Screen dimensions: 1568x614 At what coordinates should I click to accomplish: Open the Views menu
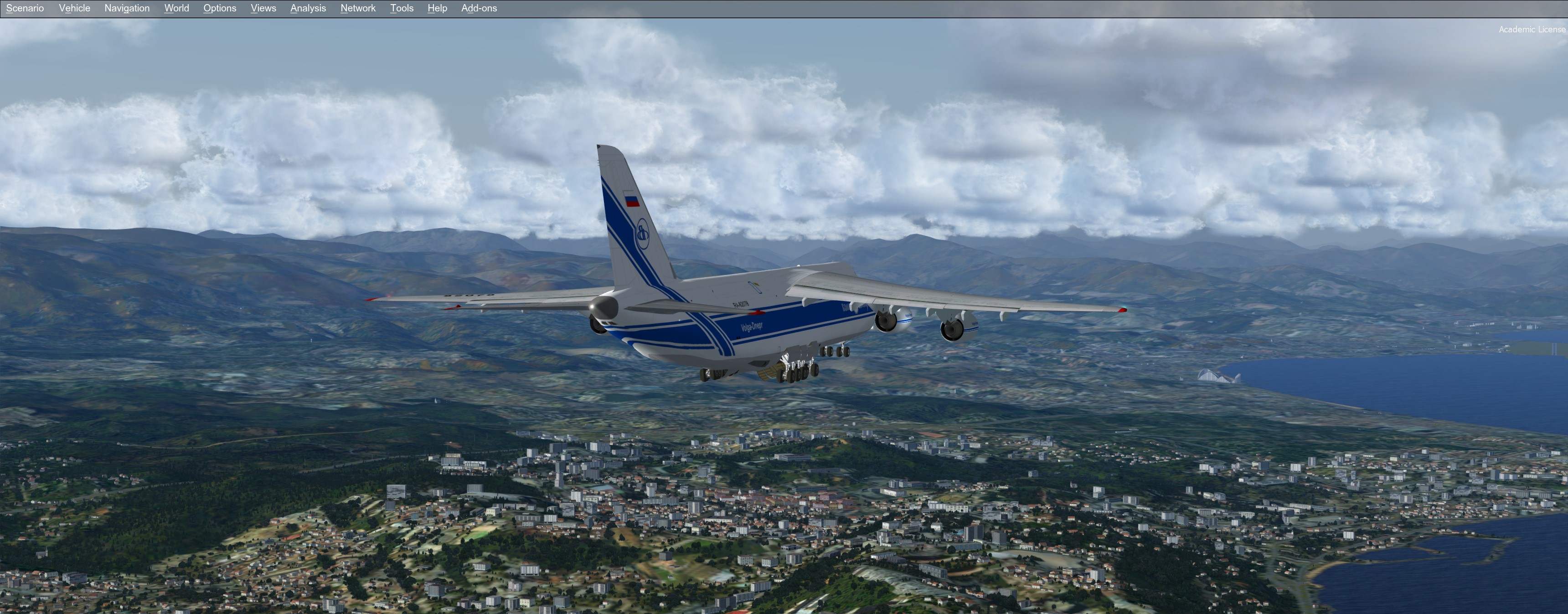263,9
